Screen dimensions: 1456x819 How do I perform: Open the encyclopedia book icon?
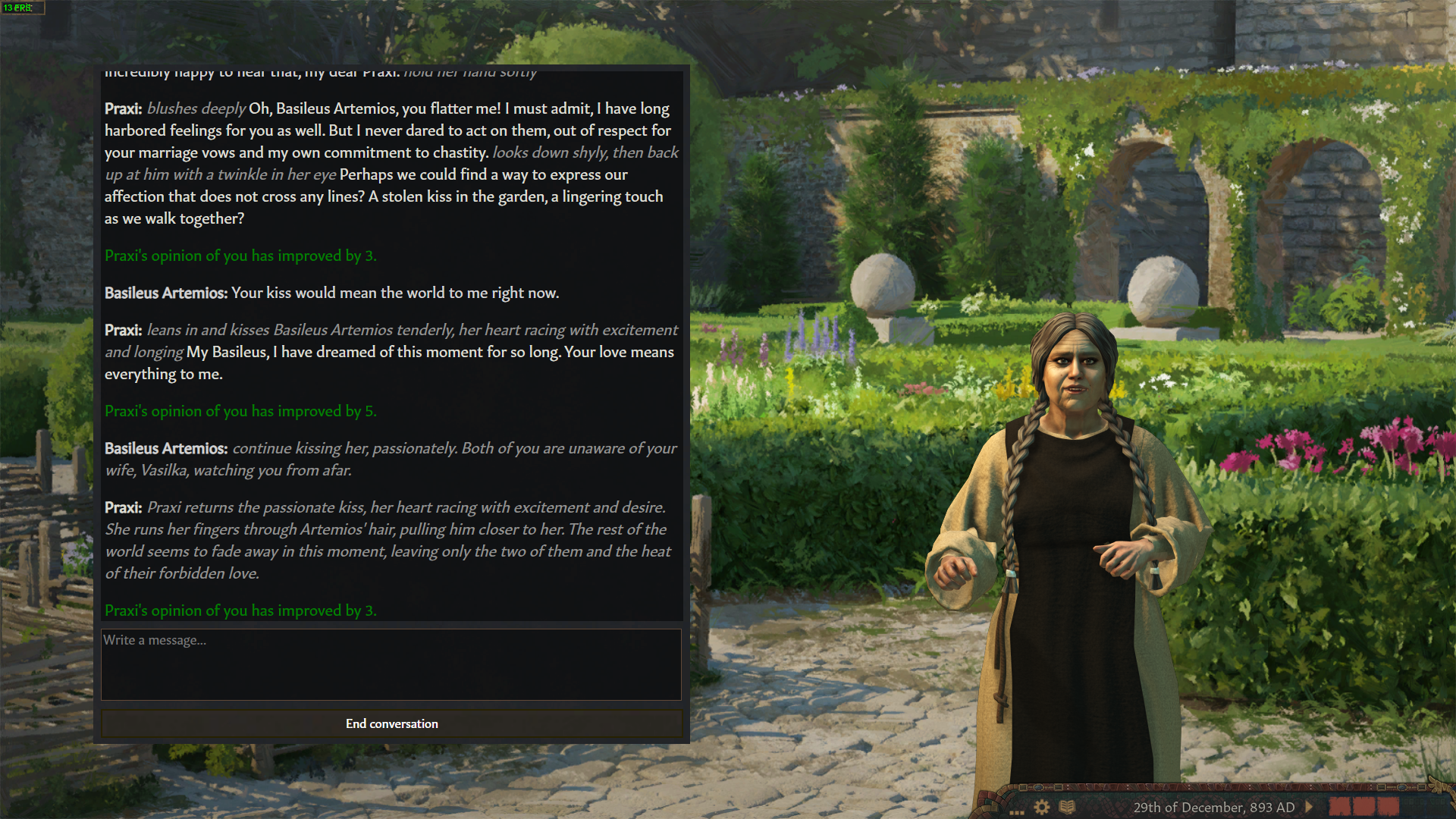[x=1067, y=807]
